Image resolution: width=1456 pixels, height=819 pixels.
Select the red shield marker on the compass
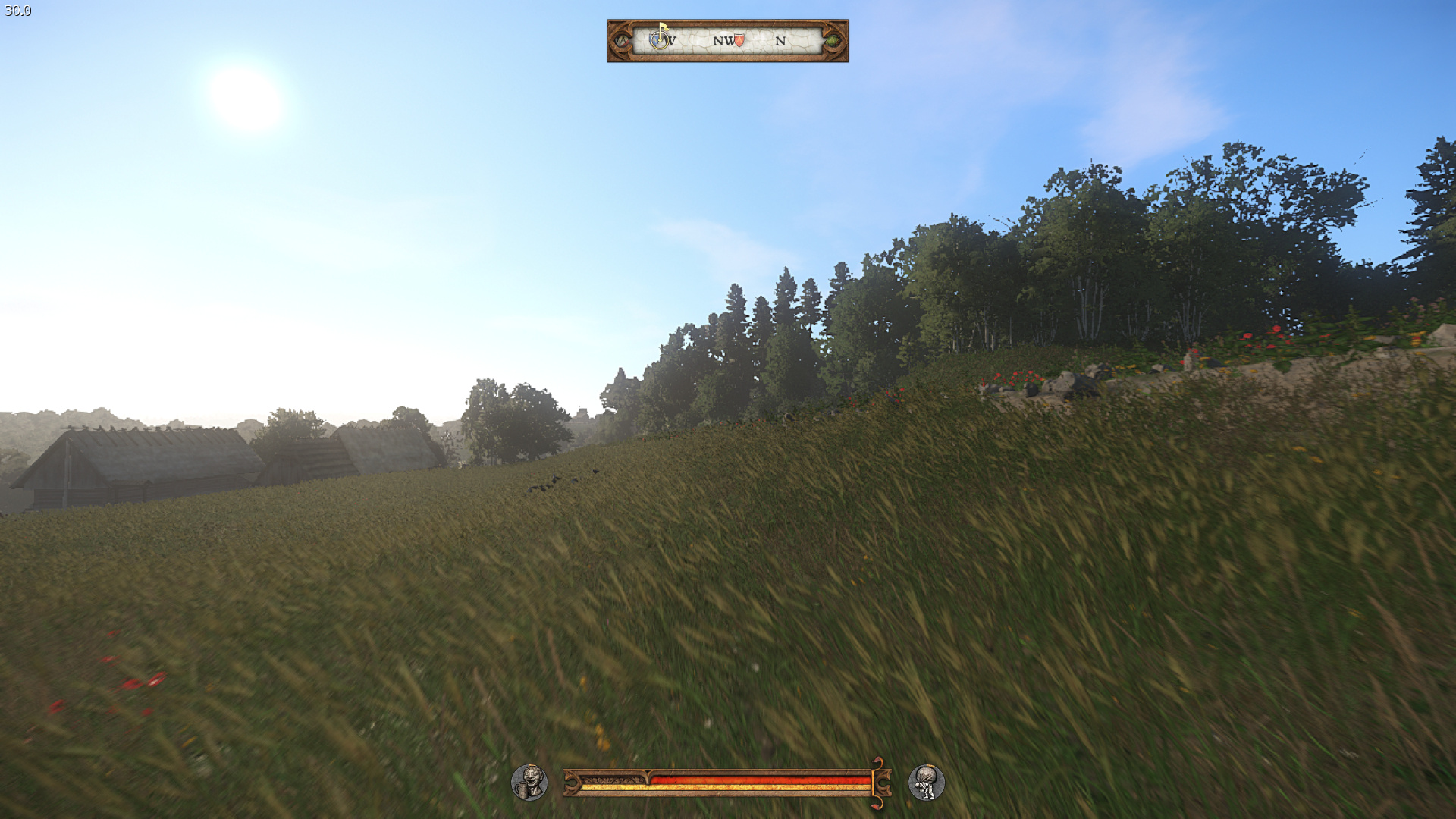click(x=739, y=40)
